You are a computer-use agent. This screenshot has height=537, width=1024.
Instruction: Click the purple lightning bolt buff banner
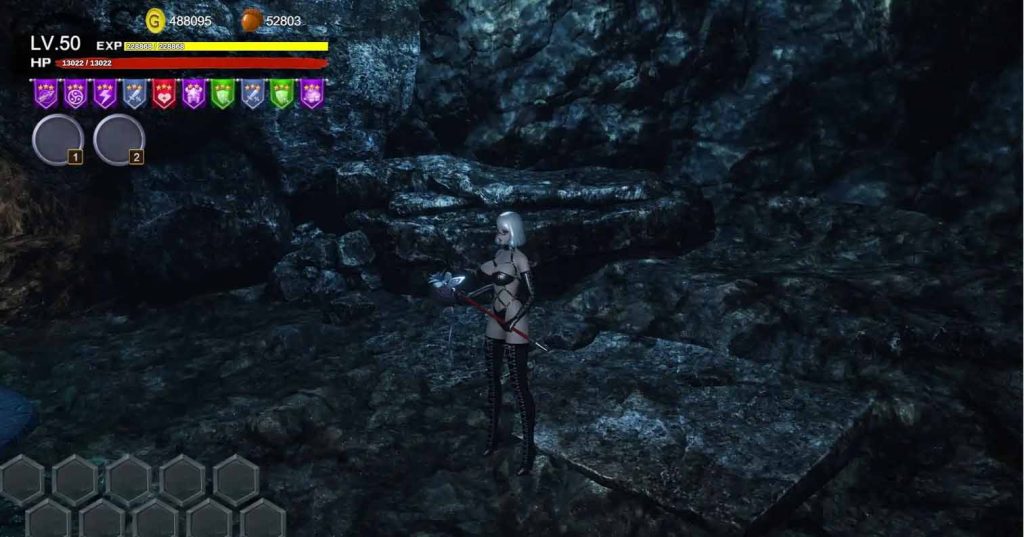pos(104,93)
